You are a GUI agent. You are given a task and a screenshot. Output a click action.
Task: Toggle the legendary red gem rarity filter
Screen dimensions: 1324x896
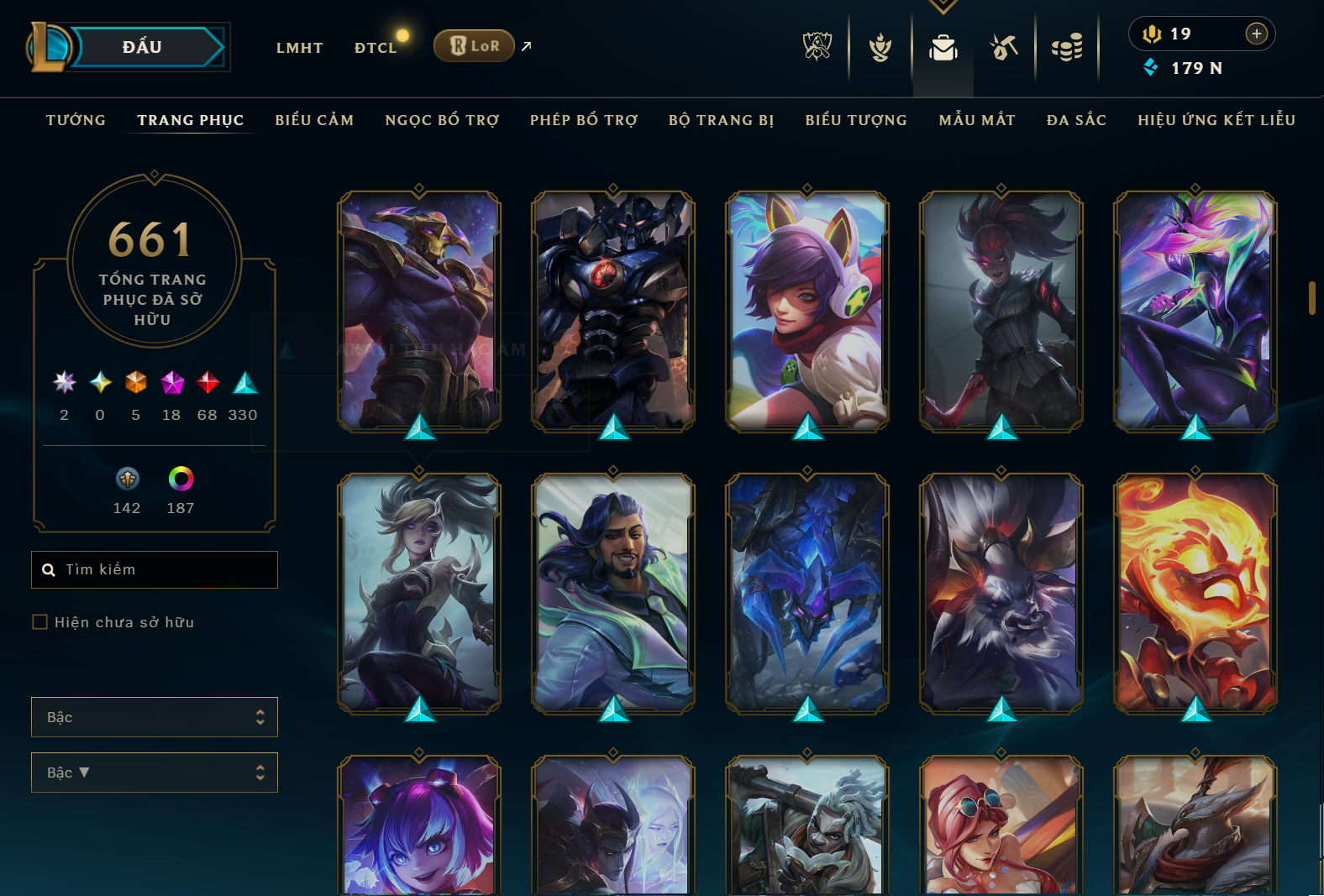pos(207,384)
